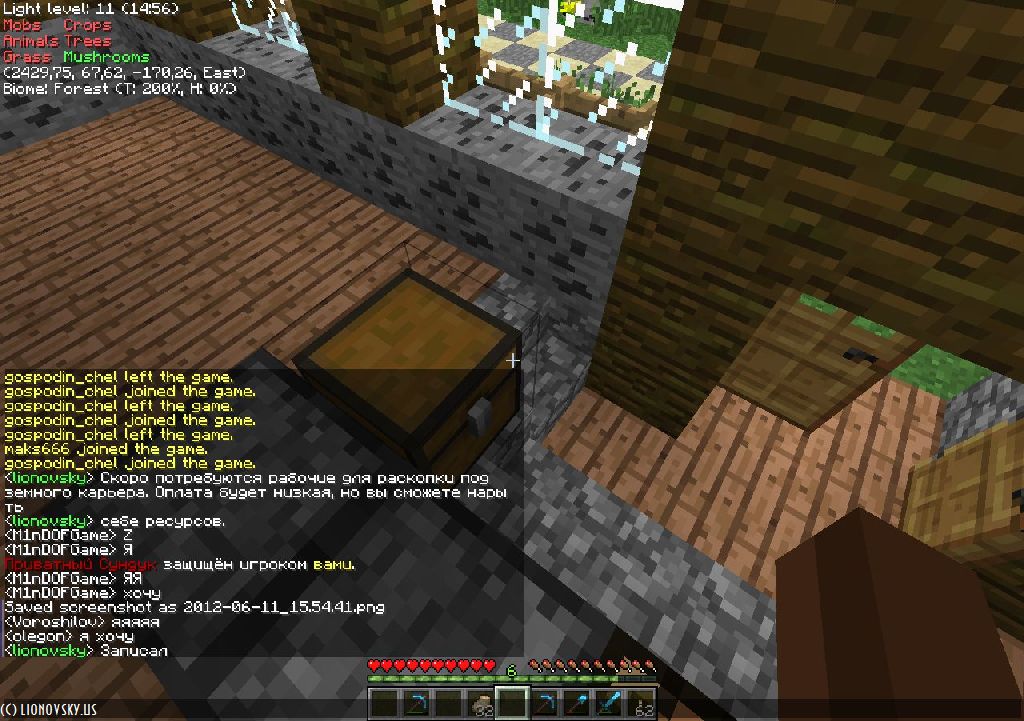
Task: Choose the hotbar stack of 32 items
Action: pos(481,704)
